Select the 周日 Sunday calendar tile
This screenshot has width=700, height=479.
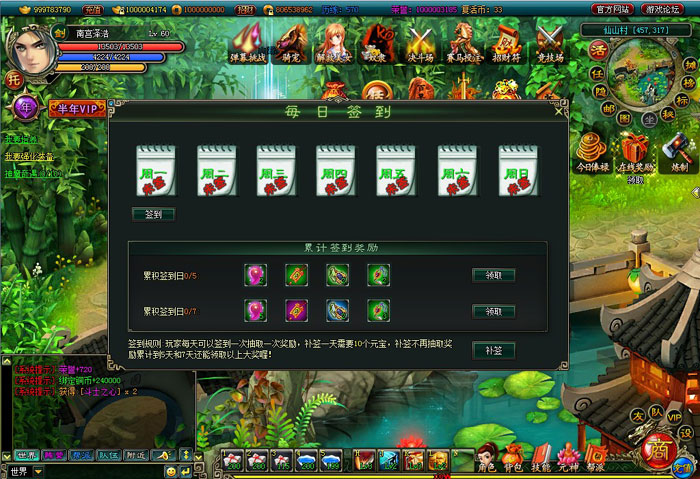tap(518, 169)
